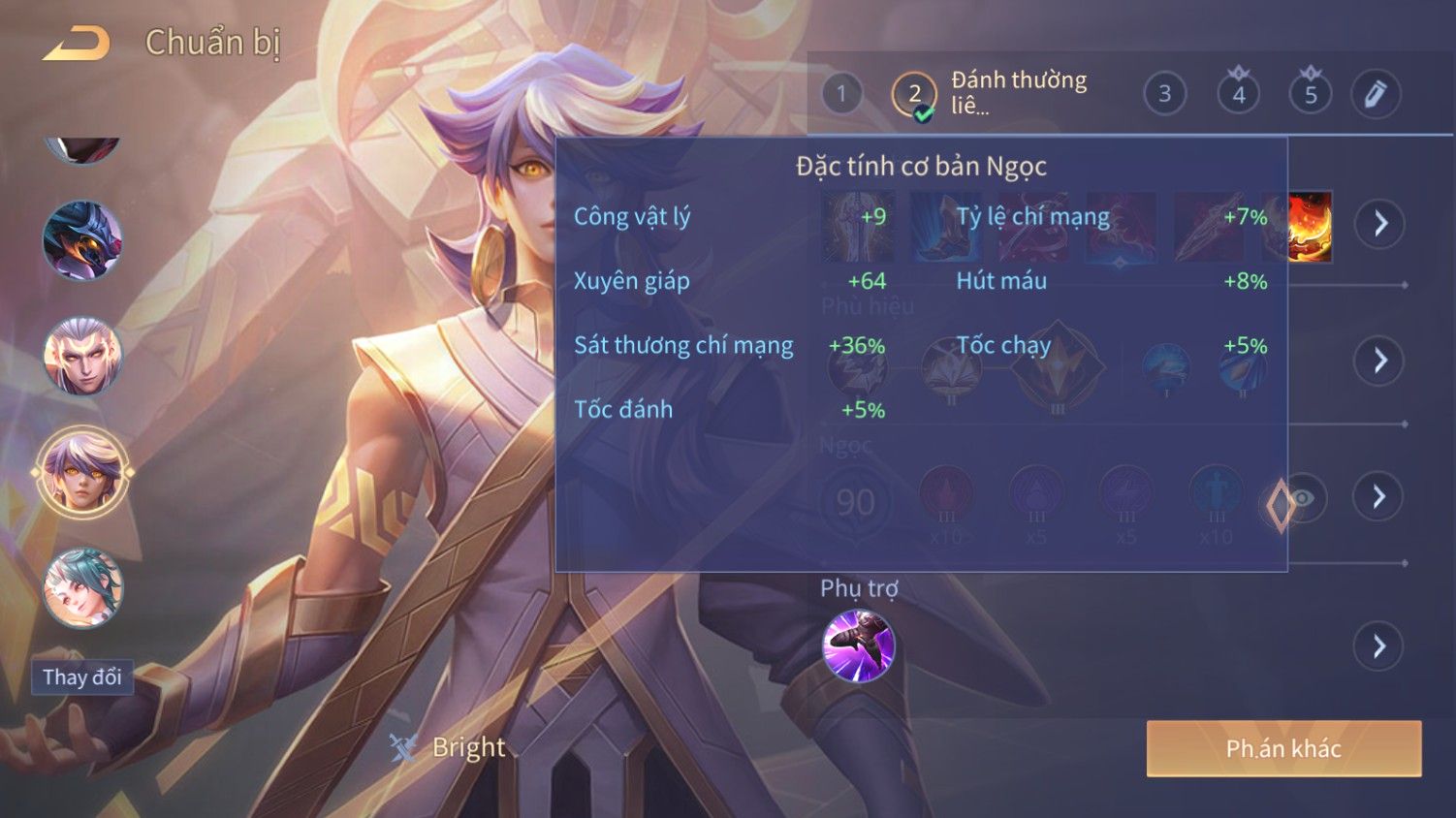Select active preset slot number 2
This screenshot has height=818, width=1456.
click(913, 94)
